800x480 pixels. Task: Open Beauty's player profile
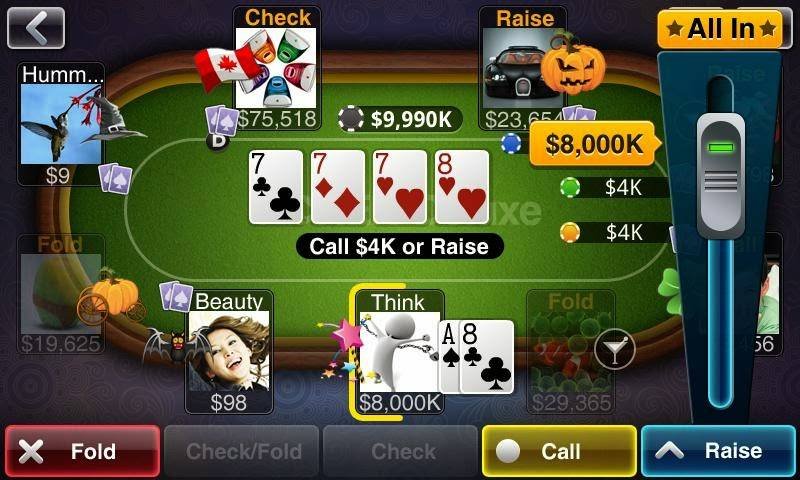point(229,350)
